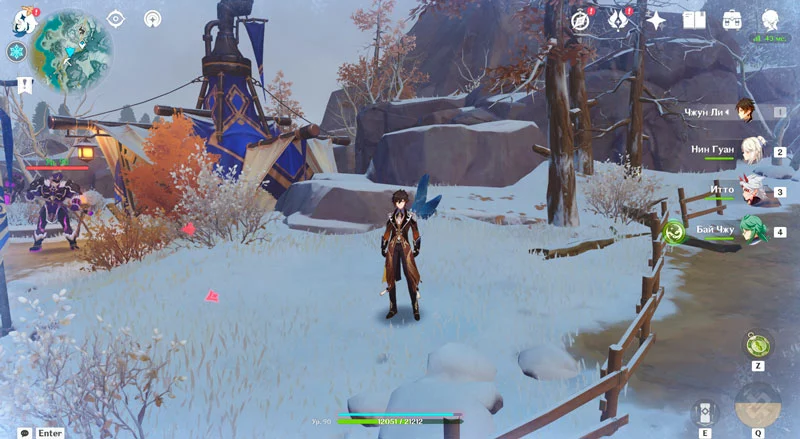The height and width of the screenshot is (439, 800).
Task: Use the green compass gadget
Action: 758,346
